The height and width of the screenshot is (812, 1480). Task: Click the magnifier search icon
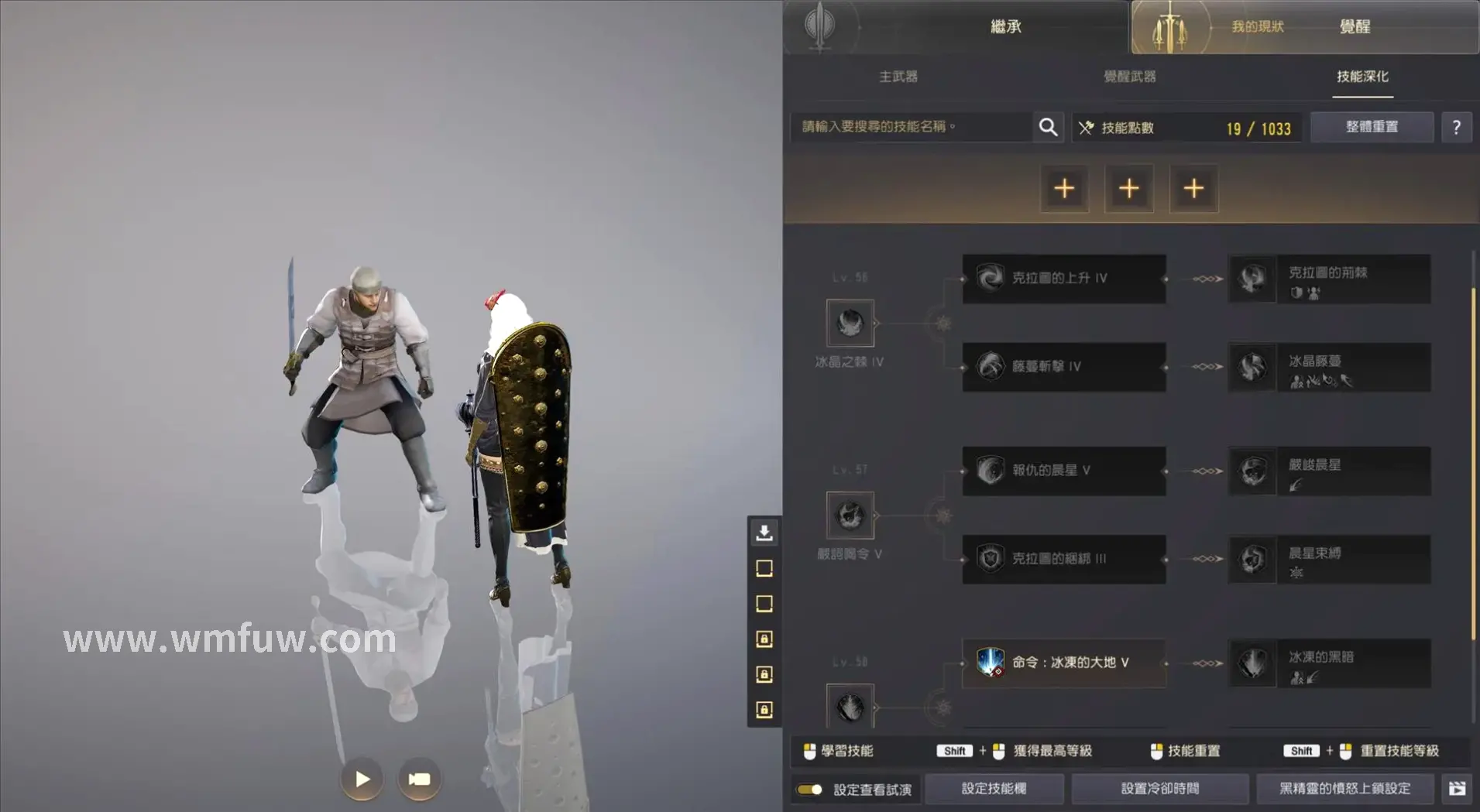(1049, 126)
